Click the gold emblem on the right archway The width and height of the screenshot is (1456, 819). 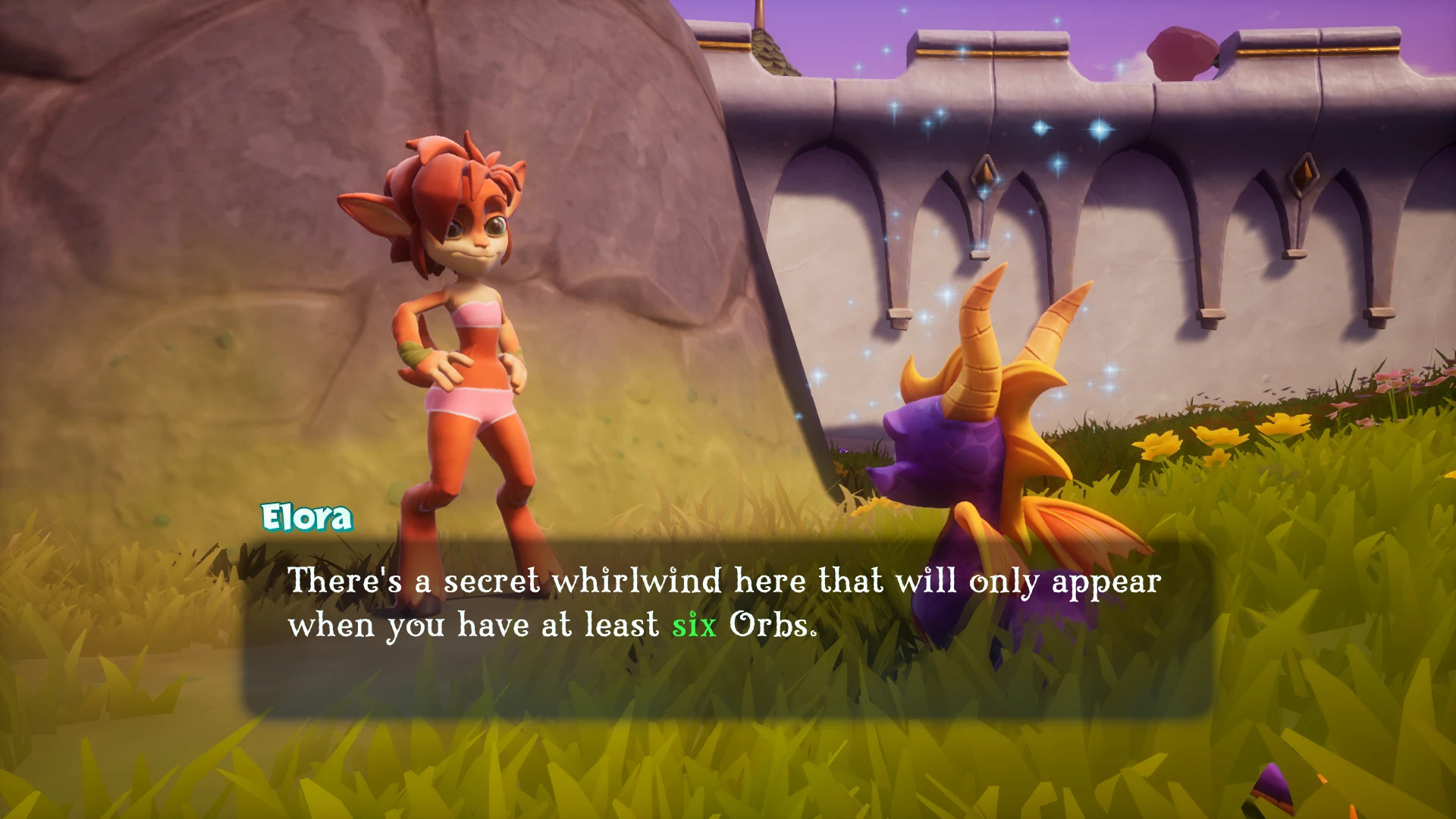click(1304, 176)
